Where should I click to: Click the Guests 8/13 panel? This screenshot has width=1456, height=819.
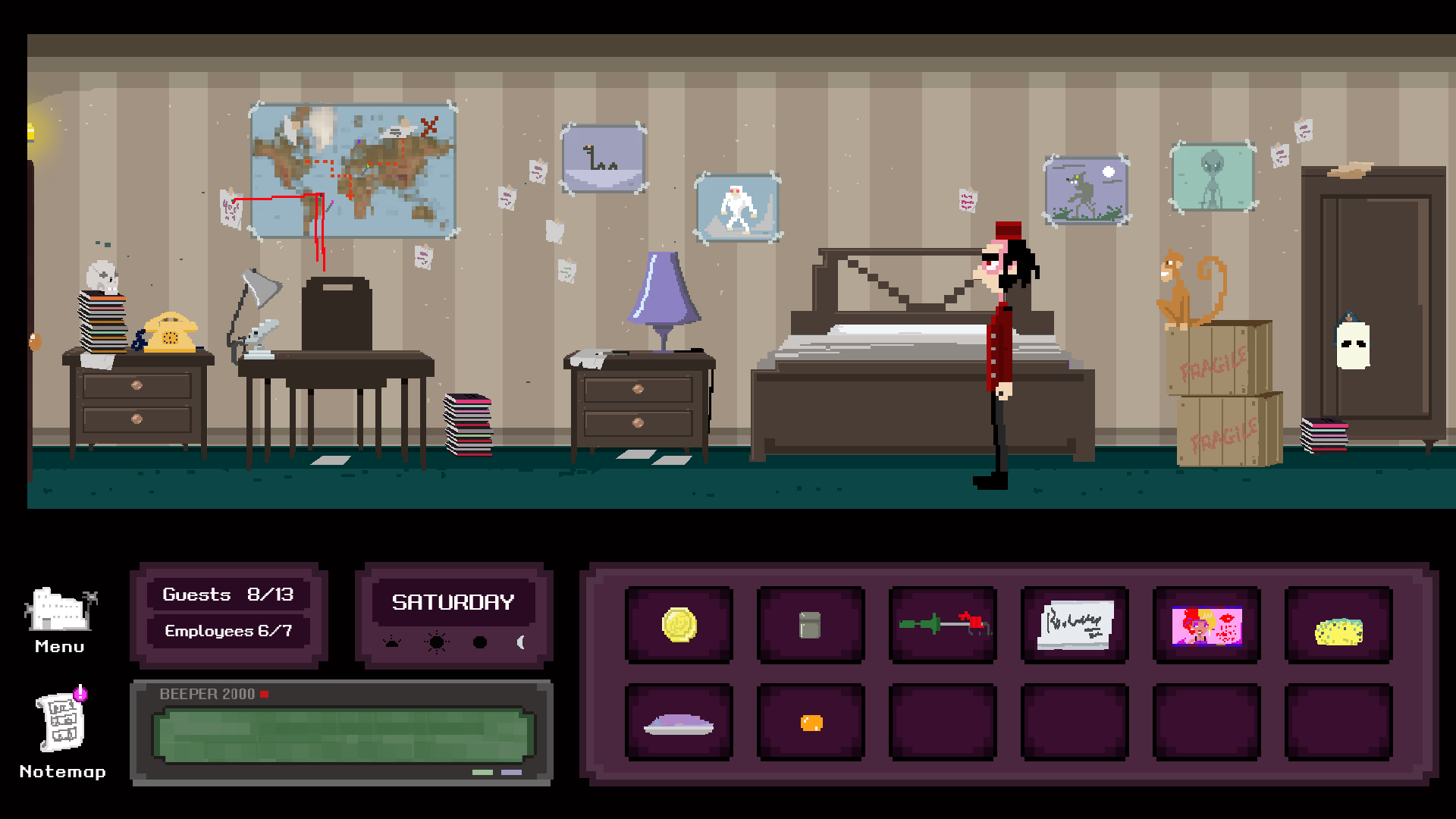228,595
